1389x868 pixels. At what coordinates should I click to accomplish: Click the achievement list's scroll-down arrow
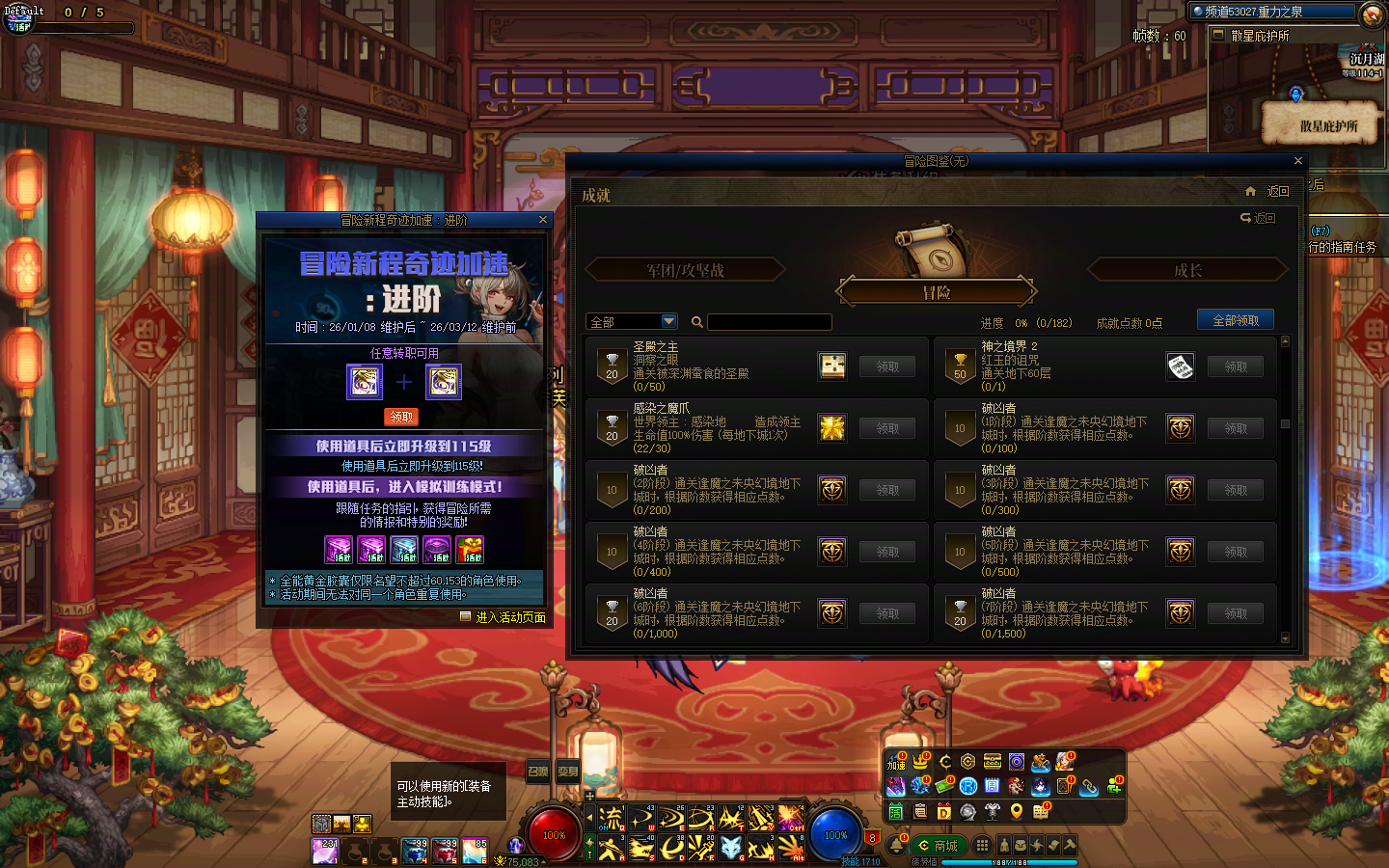coord(1285,637)
